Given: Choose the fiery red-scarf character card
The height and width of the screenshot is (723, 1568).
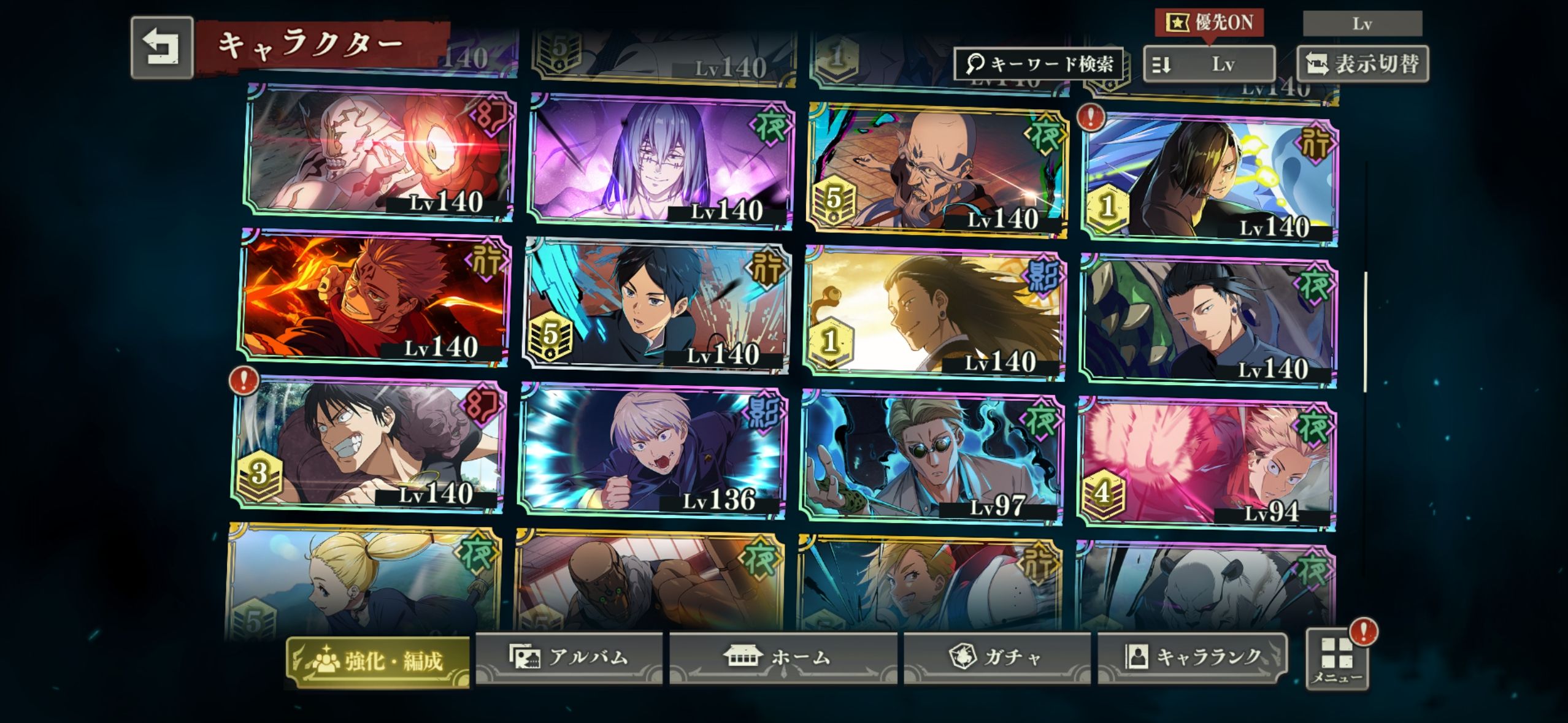Looking at the screenshot, I should (374, 299).
